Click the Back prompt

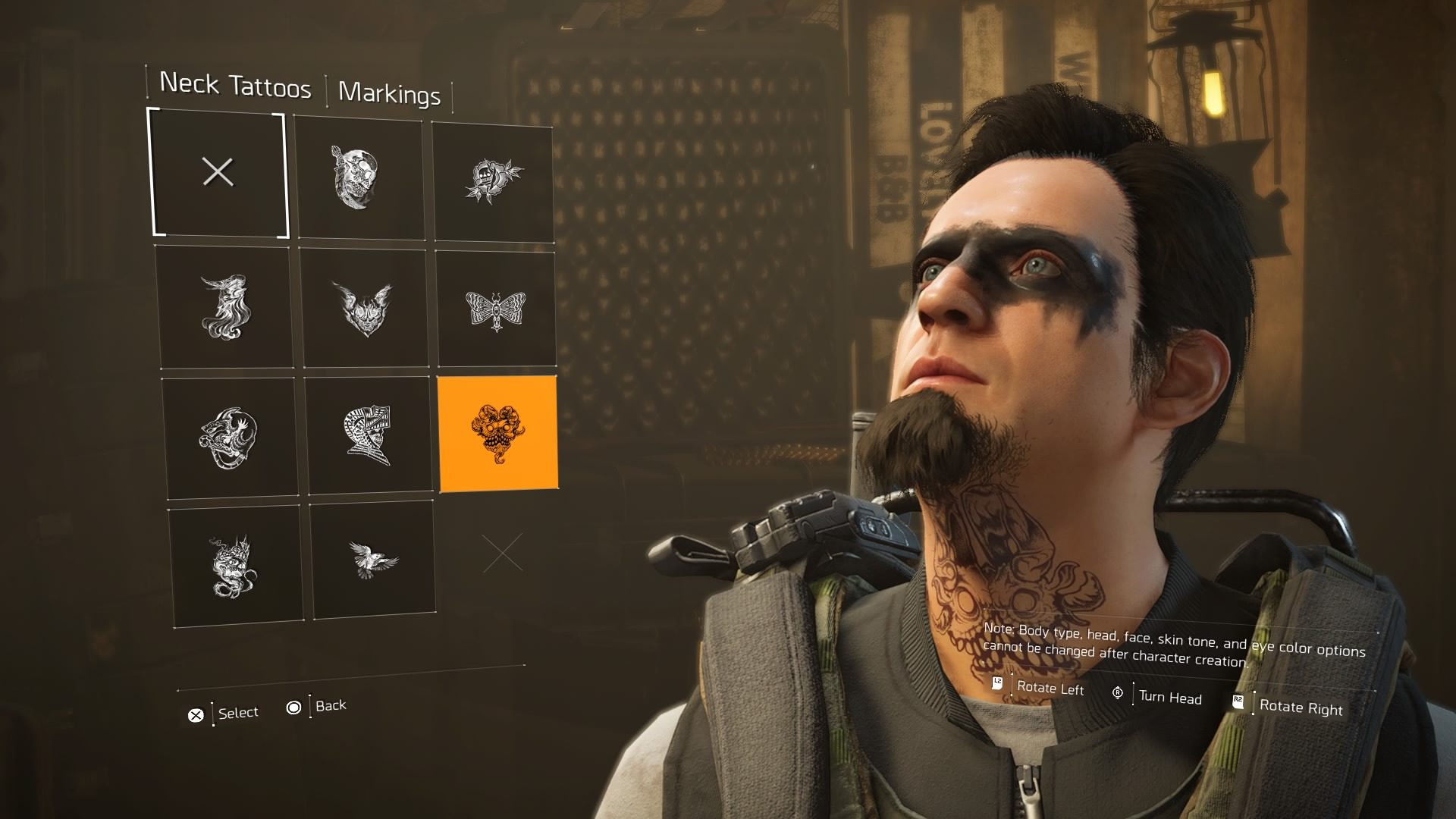tap(328, 705)
